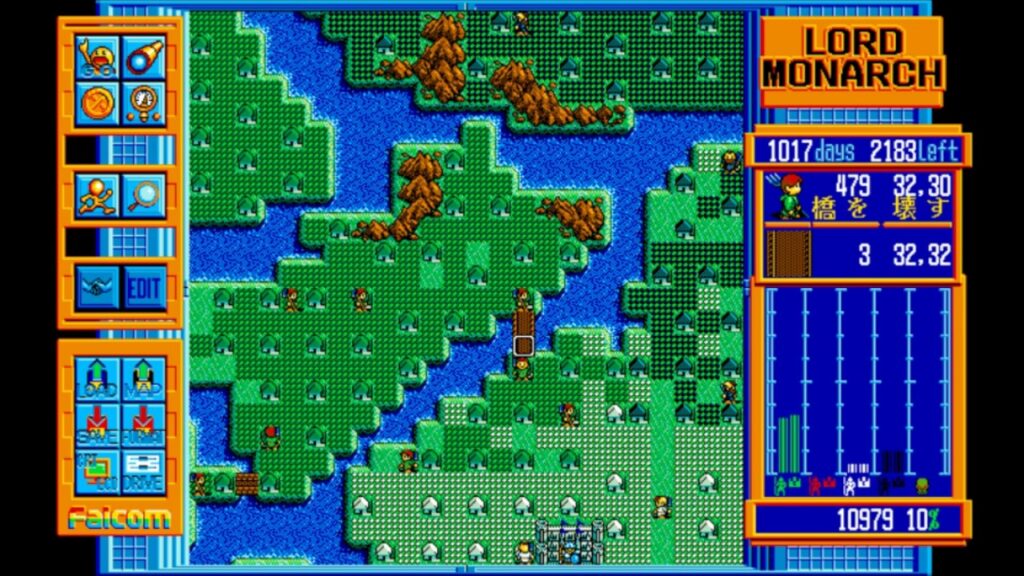1024x576 pixels.
Task: Open the EDIT mode button
Action: tap(144, 288)
